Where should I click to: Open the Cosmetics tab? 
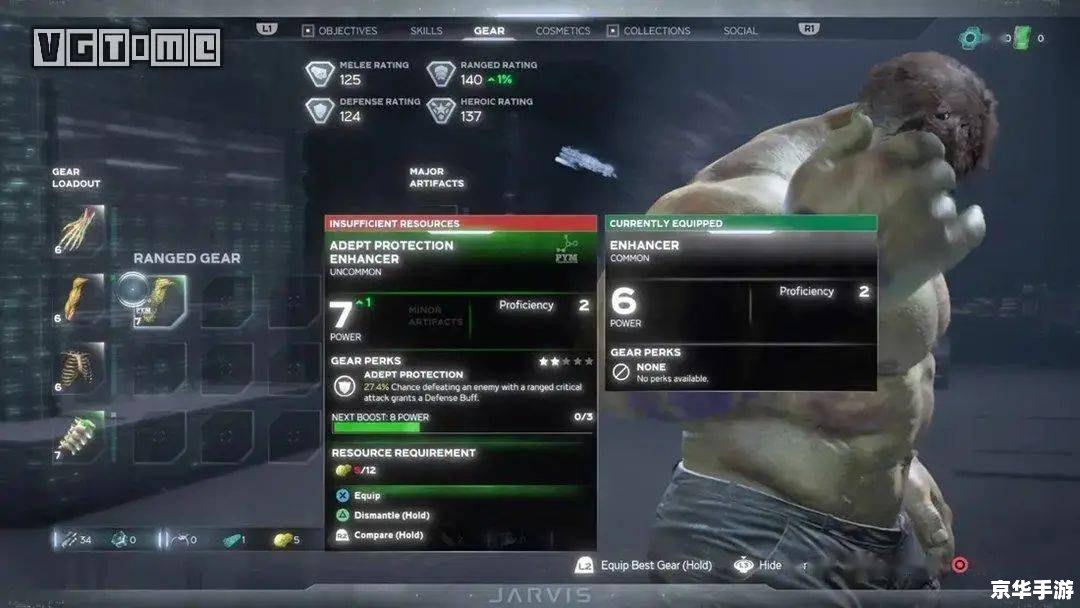tap(563, 31)
